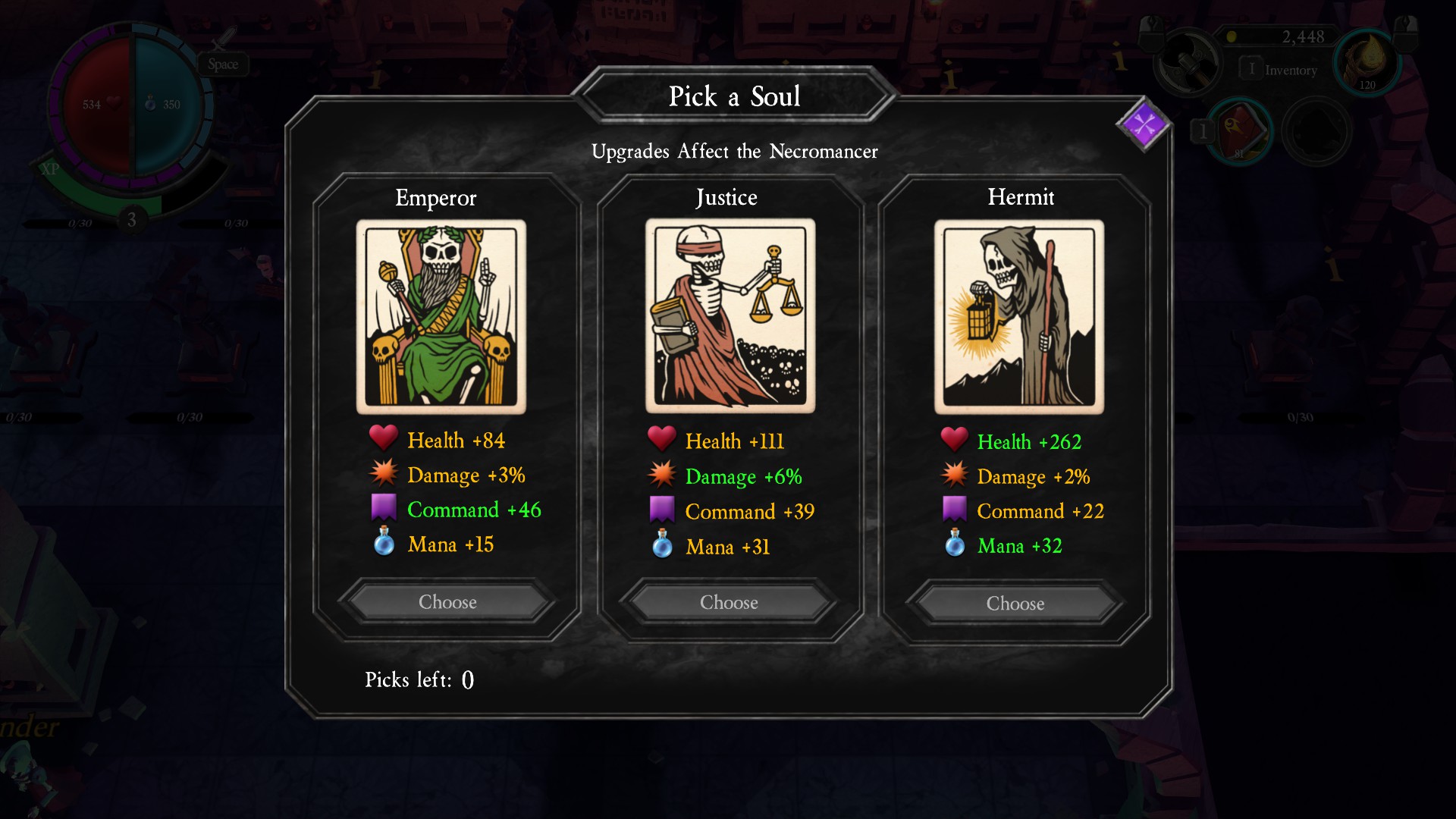Screen dimensions: 1456x819
Task: Select the Hermit tarot card
Action: click(x=1018, y=317)
